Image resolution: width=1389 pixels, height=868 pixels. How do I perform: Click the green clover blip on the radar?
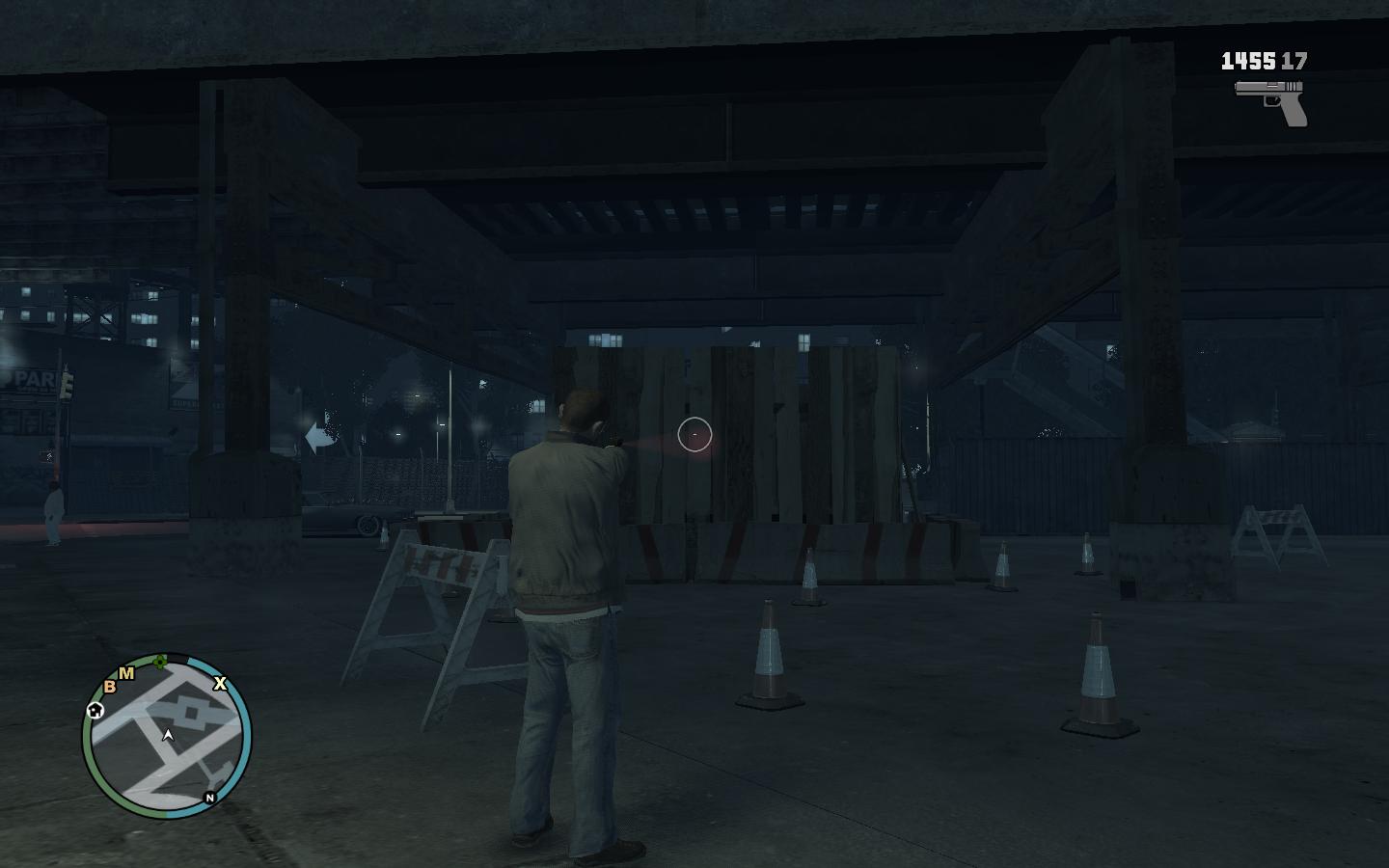point(161,662)
